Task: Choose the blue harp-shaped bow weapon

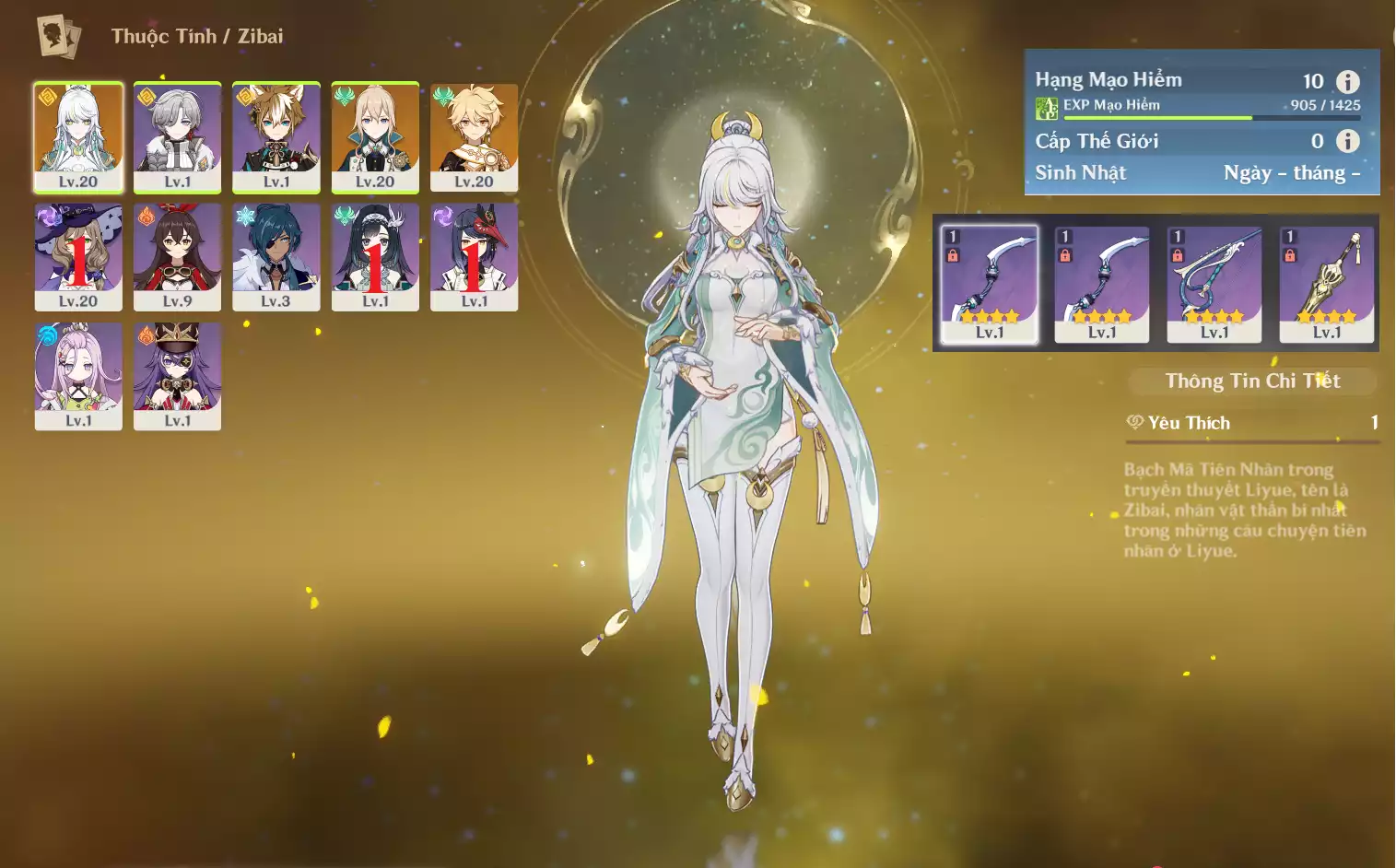Action: point(1214,284)
